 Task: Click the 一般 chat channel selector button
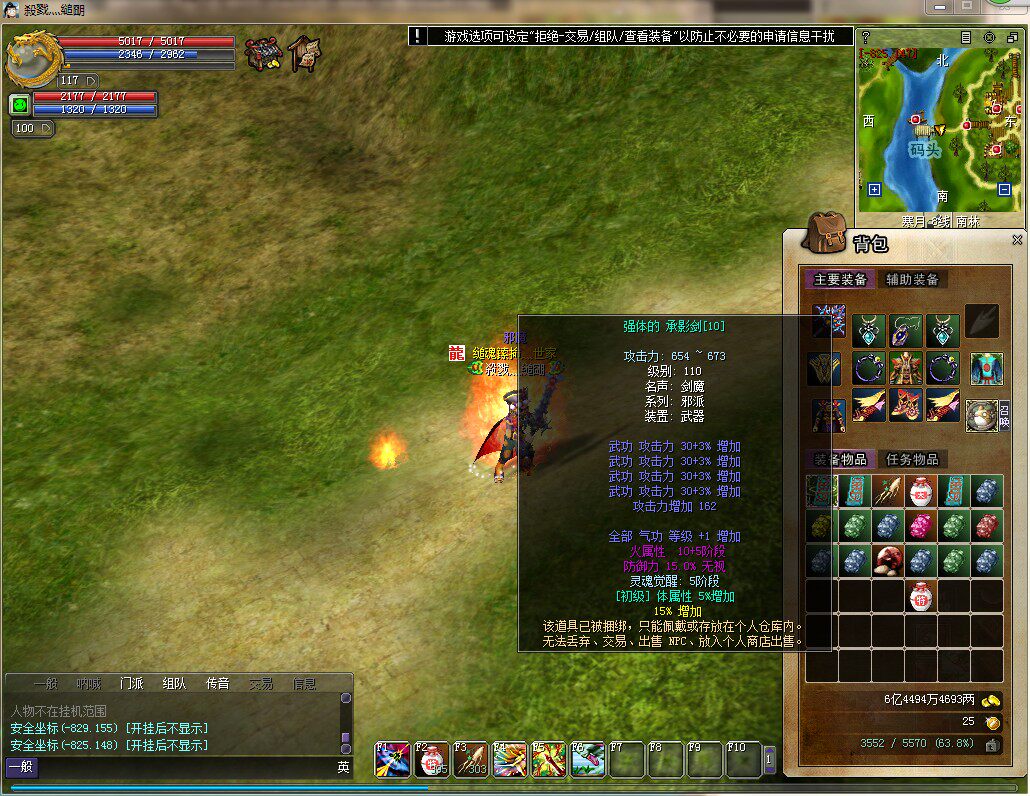coord(21,767)
